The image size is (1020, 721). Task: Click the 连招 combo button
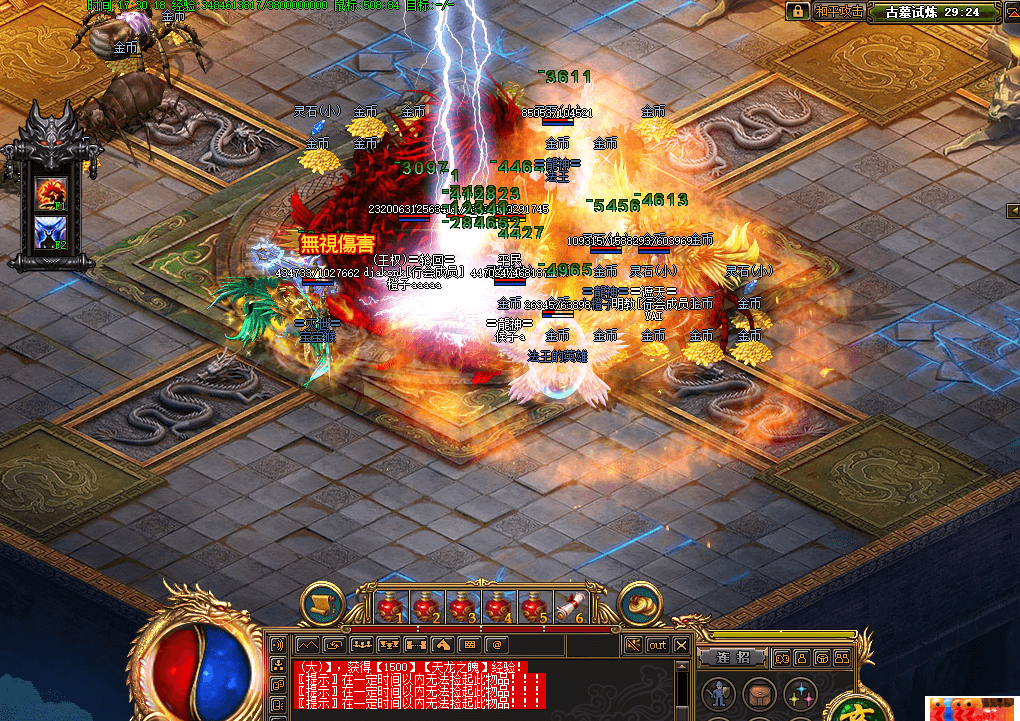click(732, 657)
